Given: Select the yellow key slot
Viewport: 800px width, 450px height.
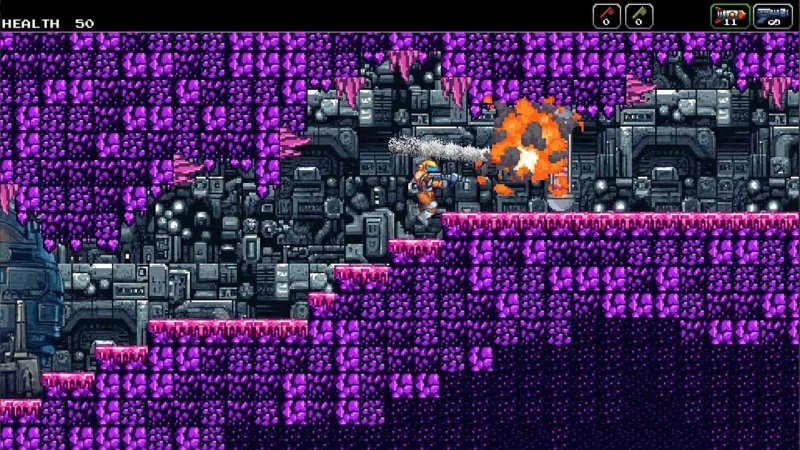Looking at the screenshot, I should click(639, 16).
